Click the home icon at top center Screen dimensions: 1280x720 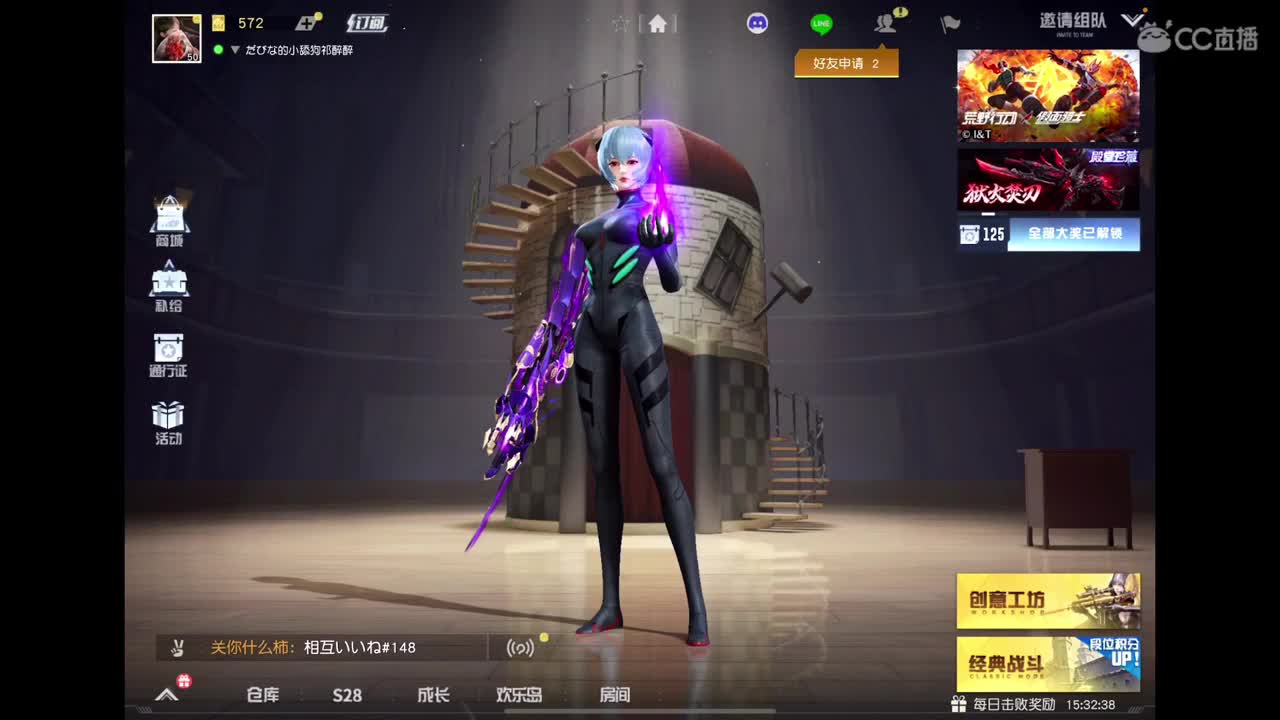(x=658, y=22)
